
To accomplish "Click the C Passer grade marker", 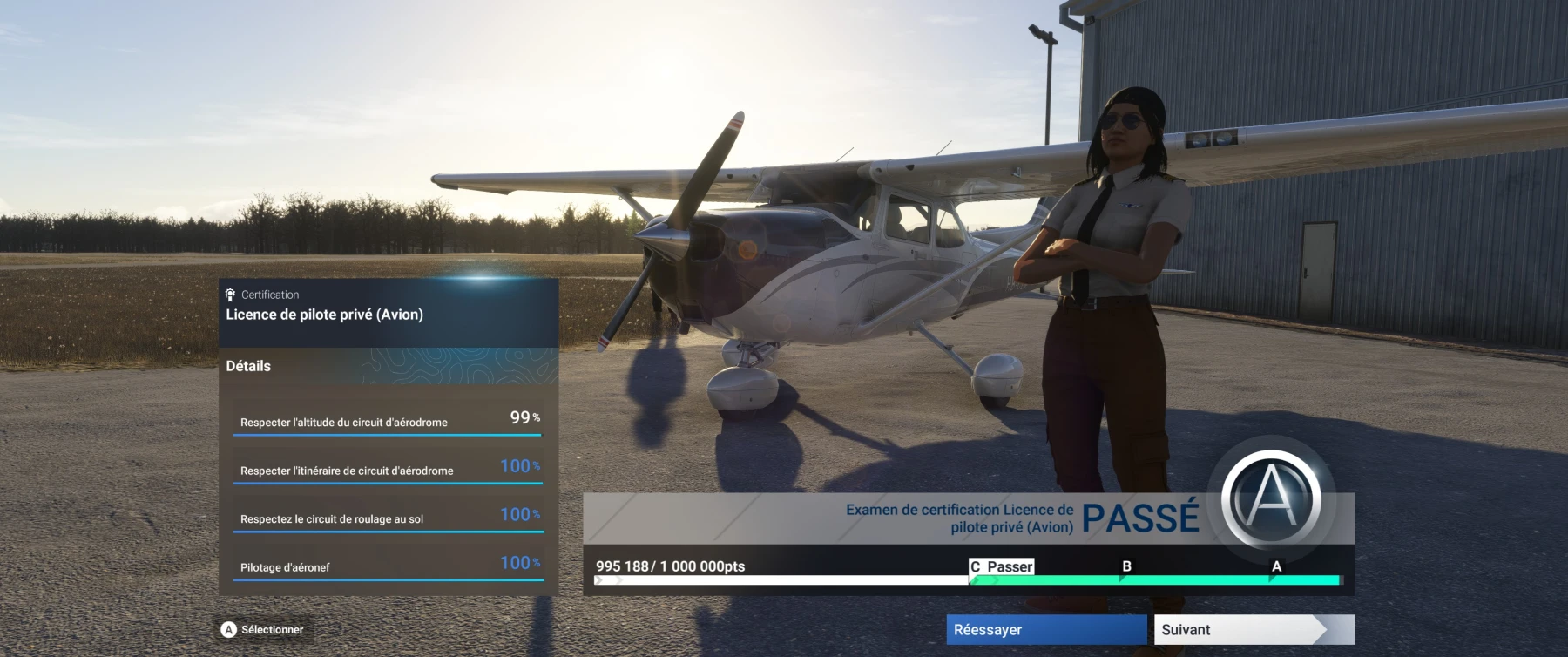I will pos(1000,566).
